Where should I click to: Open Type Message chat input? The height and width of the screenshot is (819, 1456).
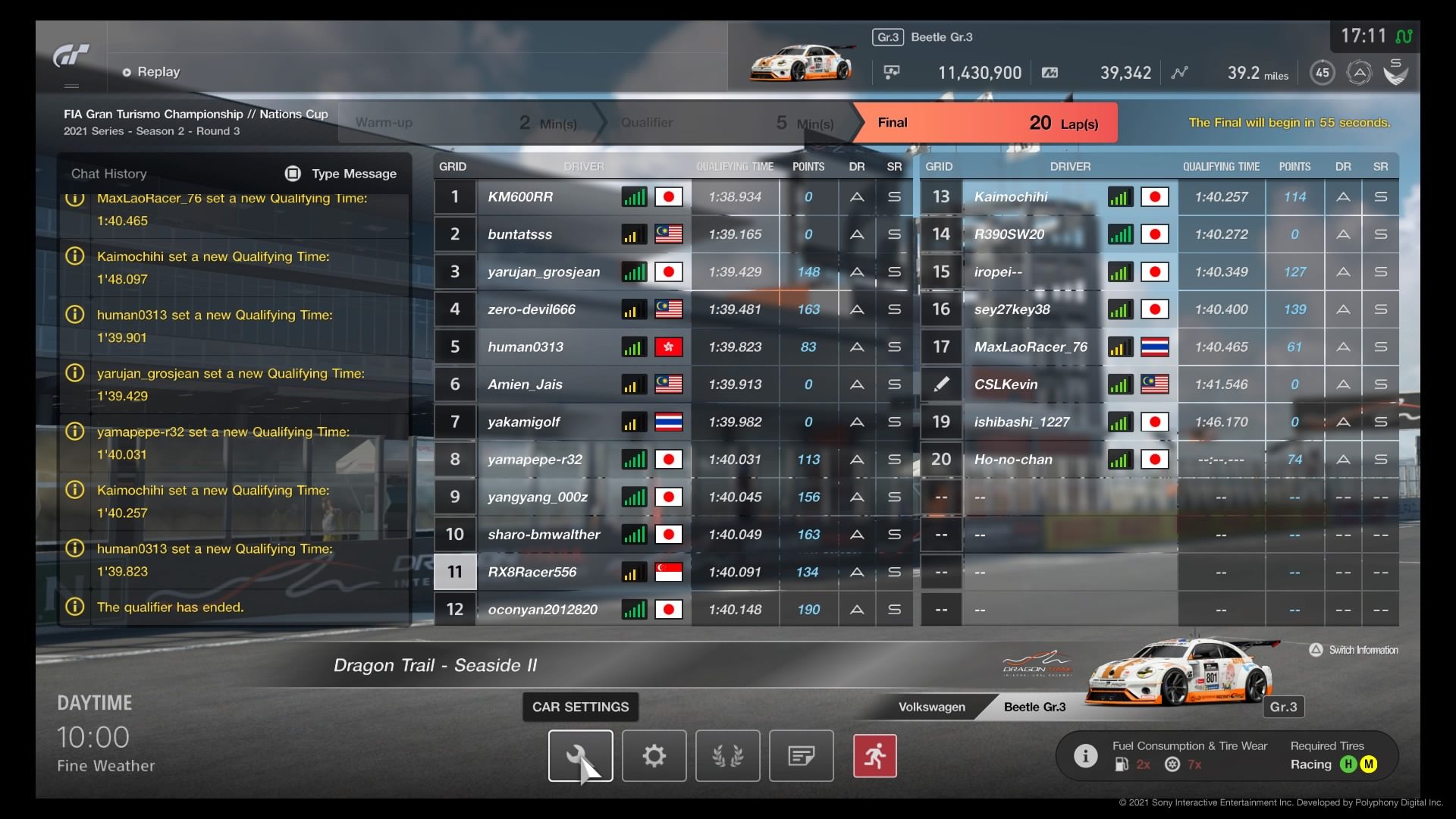tap(341, 174)
